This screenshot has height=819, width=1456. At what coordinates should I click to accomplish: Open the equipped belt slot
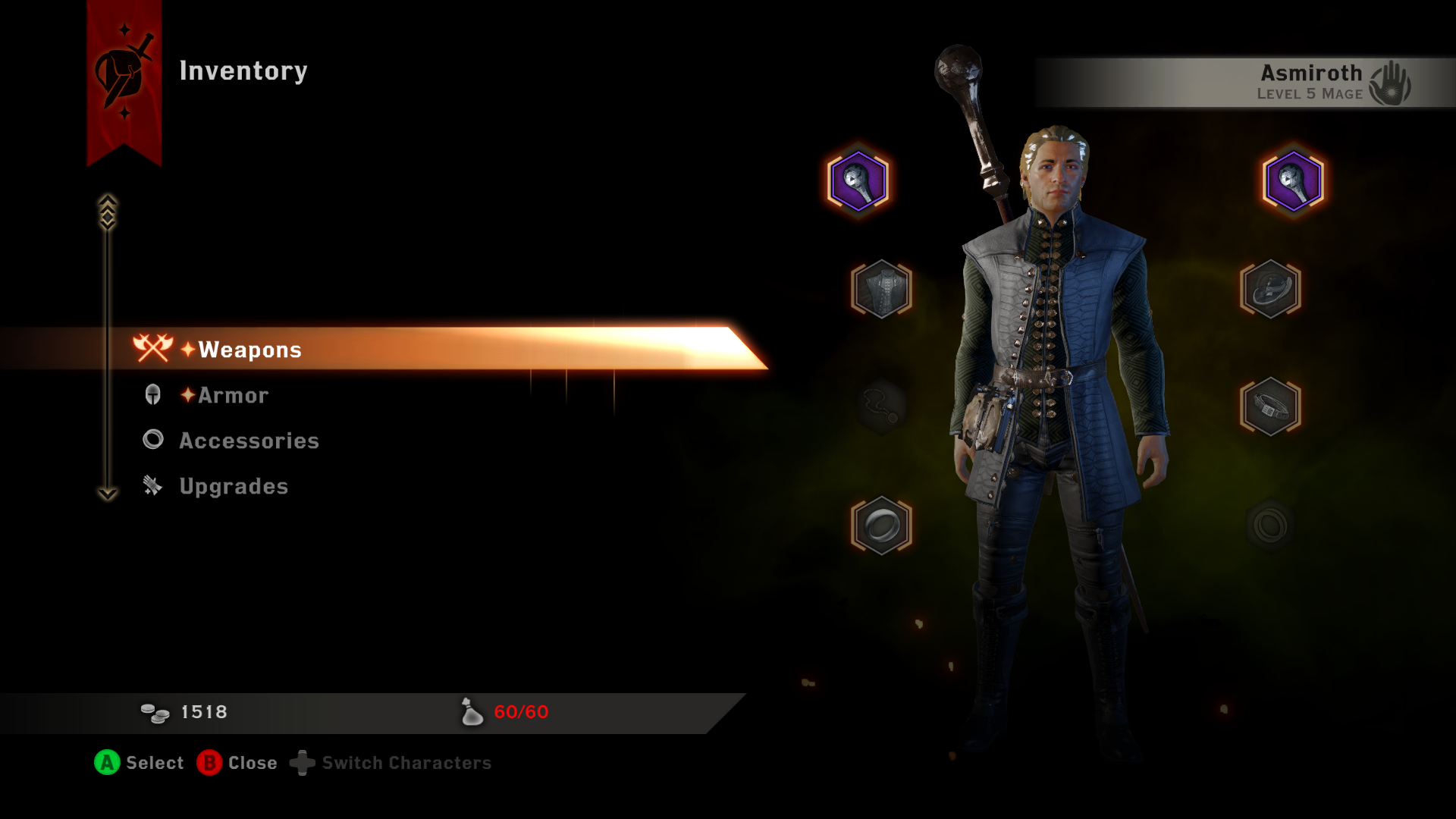(x=1270, y=406)
